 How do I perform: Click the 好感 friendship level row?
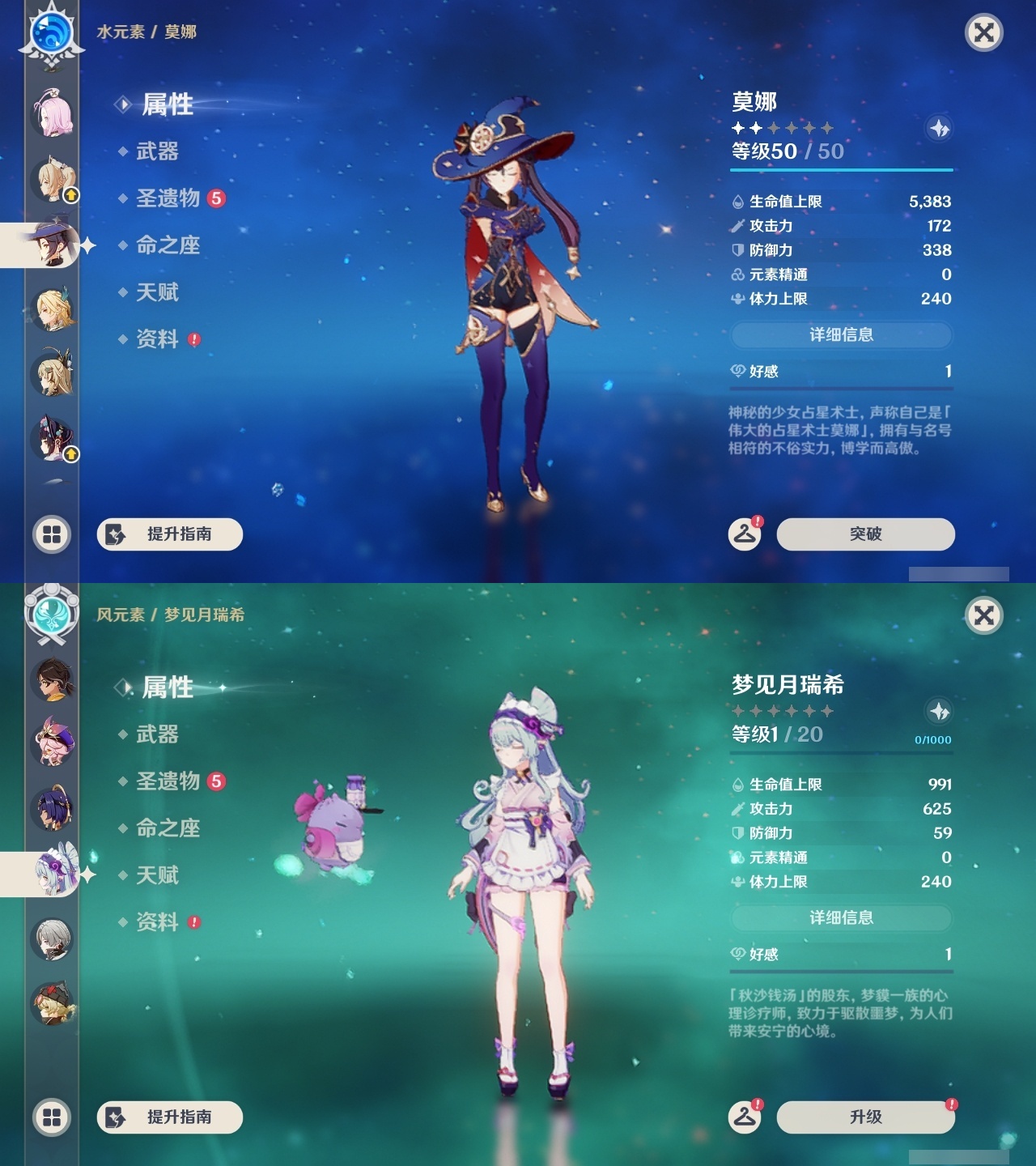[842, 372]
